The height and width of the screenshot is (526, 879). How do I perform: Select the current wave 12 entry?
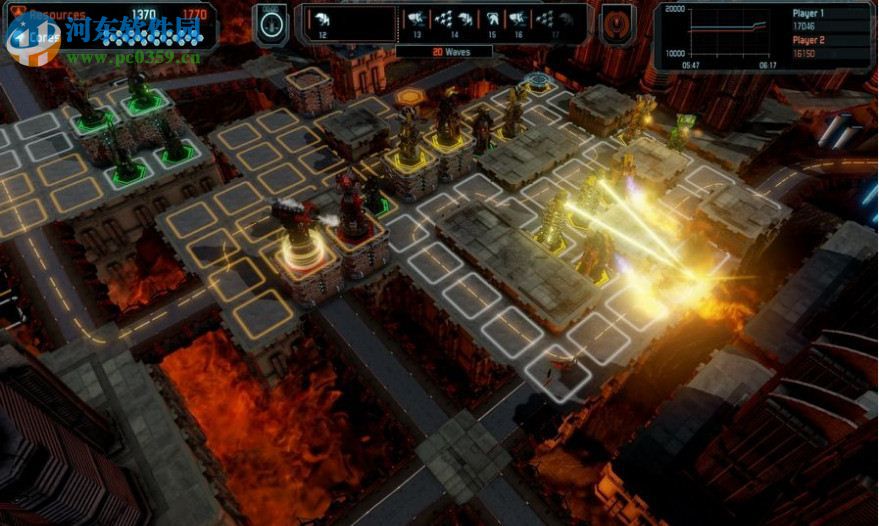pyautogui.click(x=324, y=19)
